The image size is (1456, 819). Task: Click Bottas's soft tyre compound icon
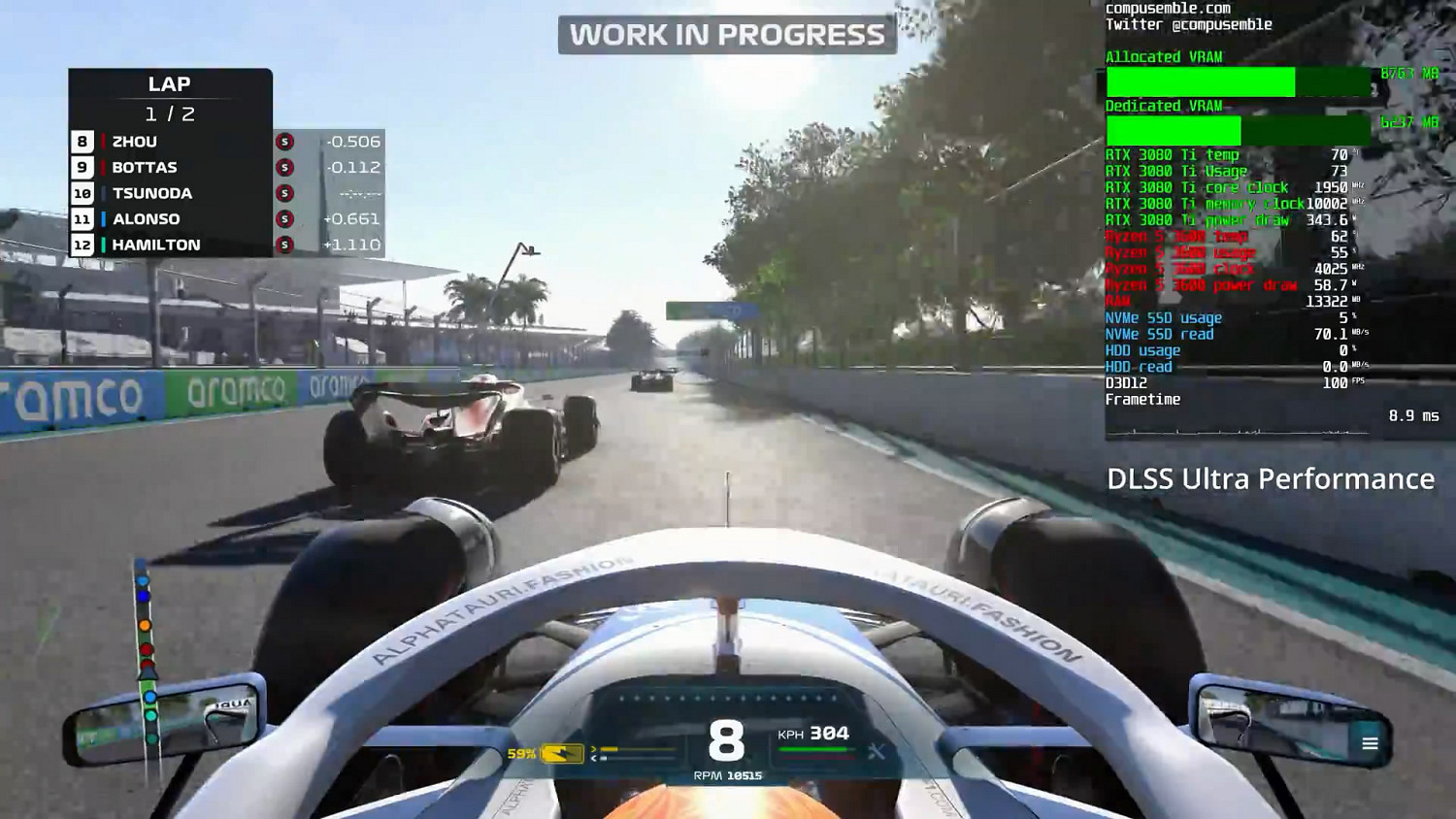pyautogui.click(x=284, y=167)
